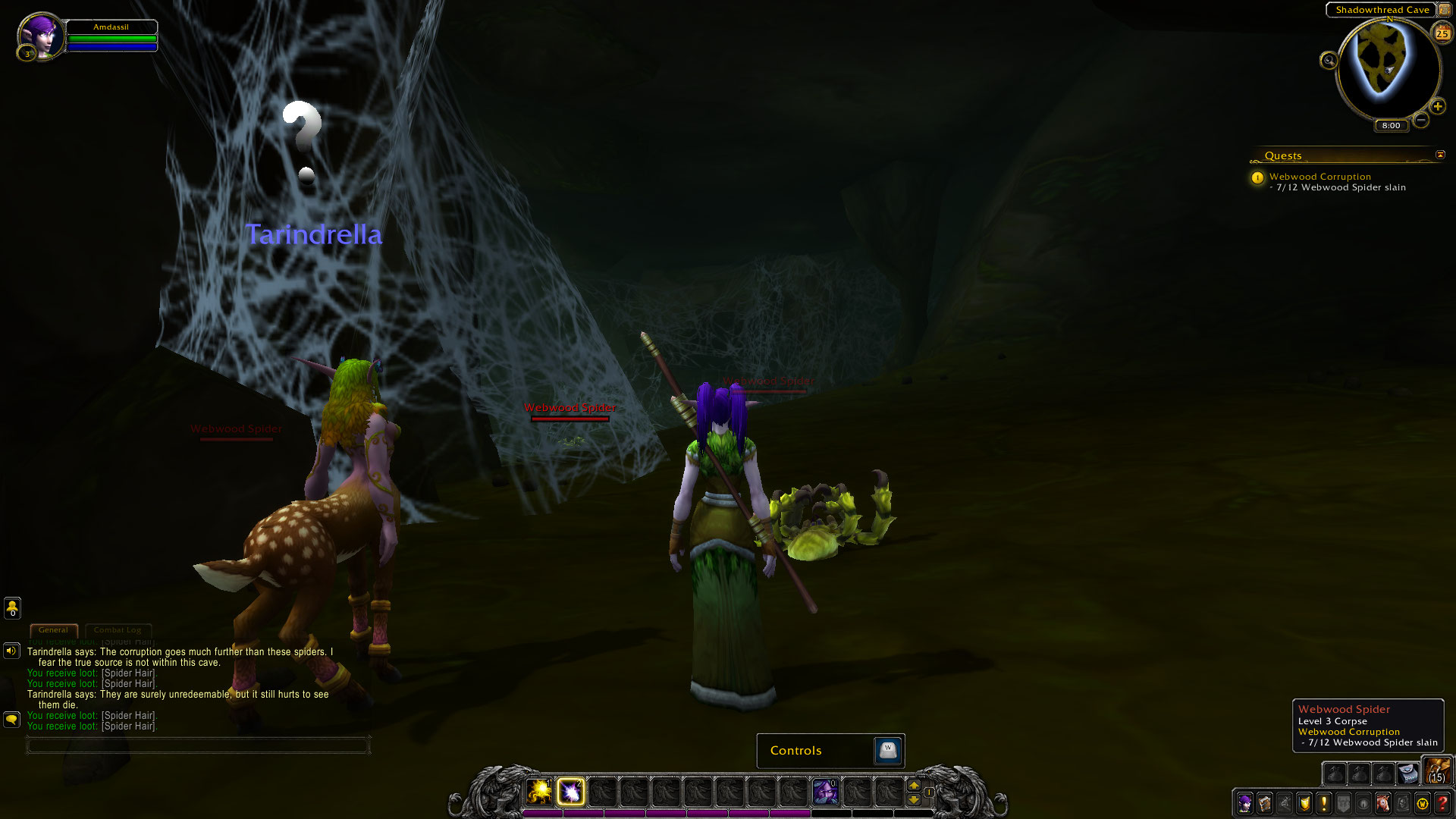This screenshot has width=1456, height=819.
Task: Switch to the next action bar page
Action: [914, 785]
